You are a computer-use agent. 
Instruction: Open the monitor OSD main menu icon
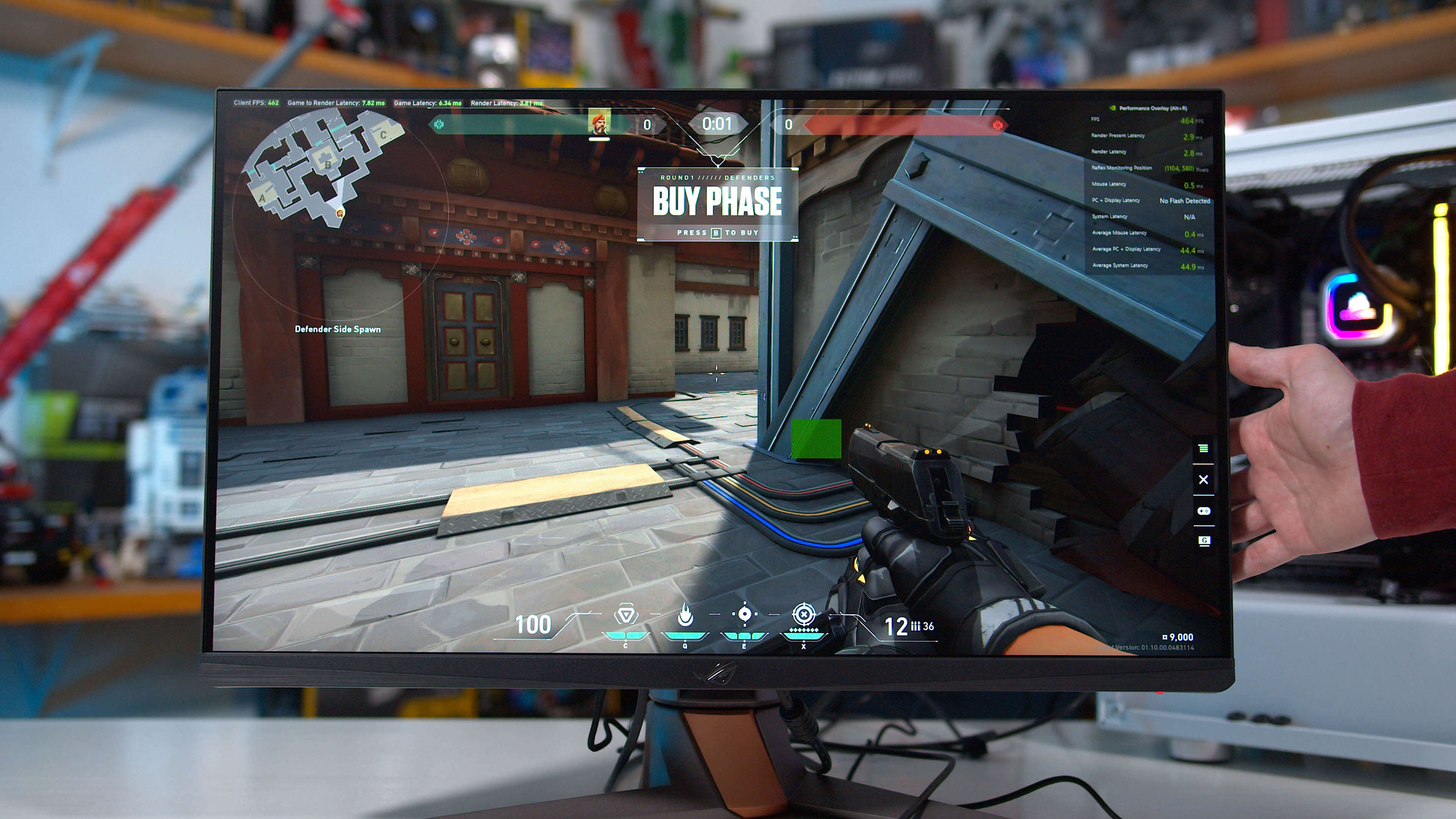coord(1203,449)
